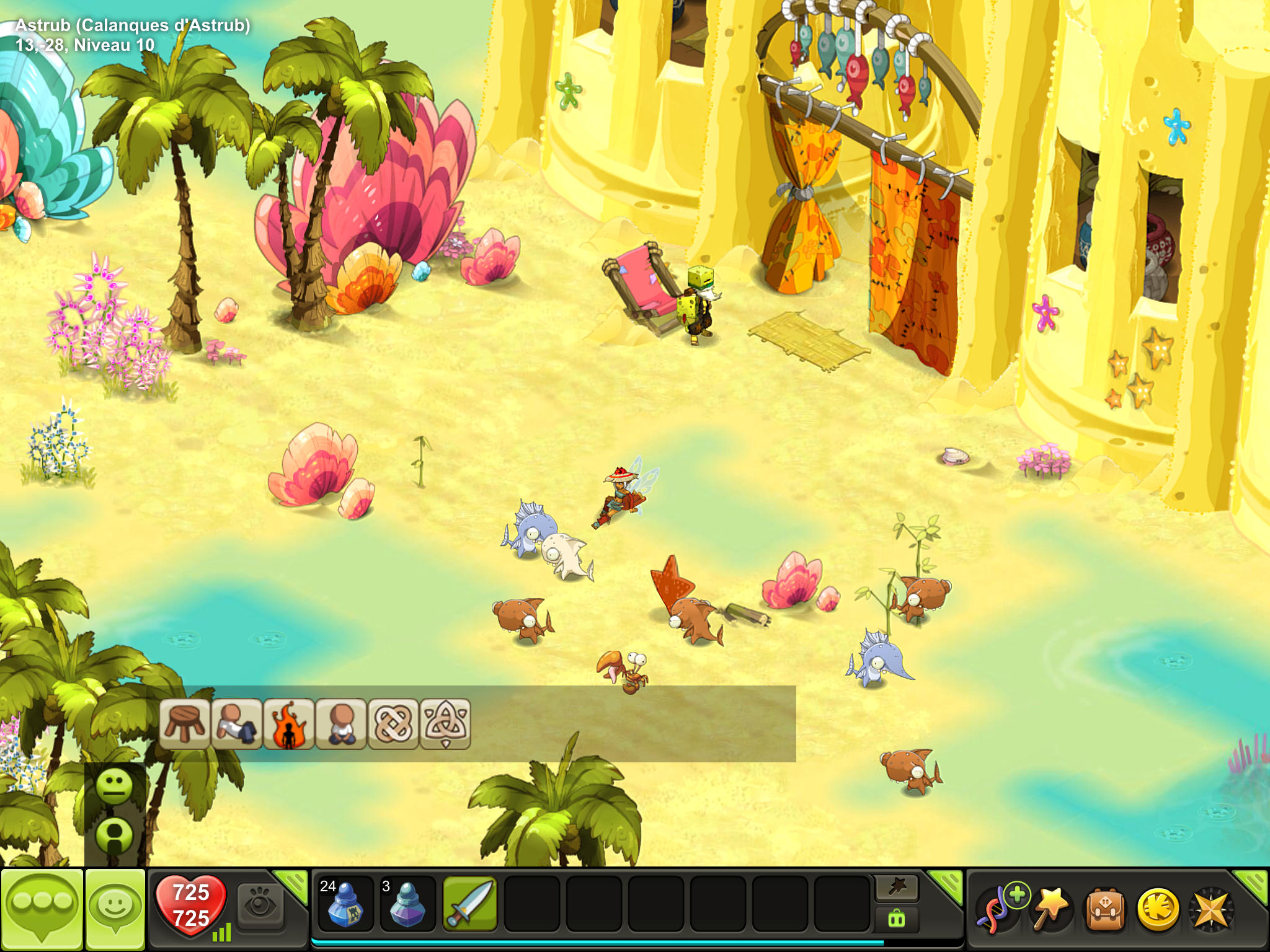The height and width of the screenshot is (952, 1270).
Task: Choose the kneeling sit emote
Action: 340,723
